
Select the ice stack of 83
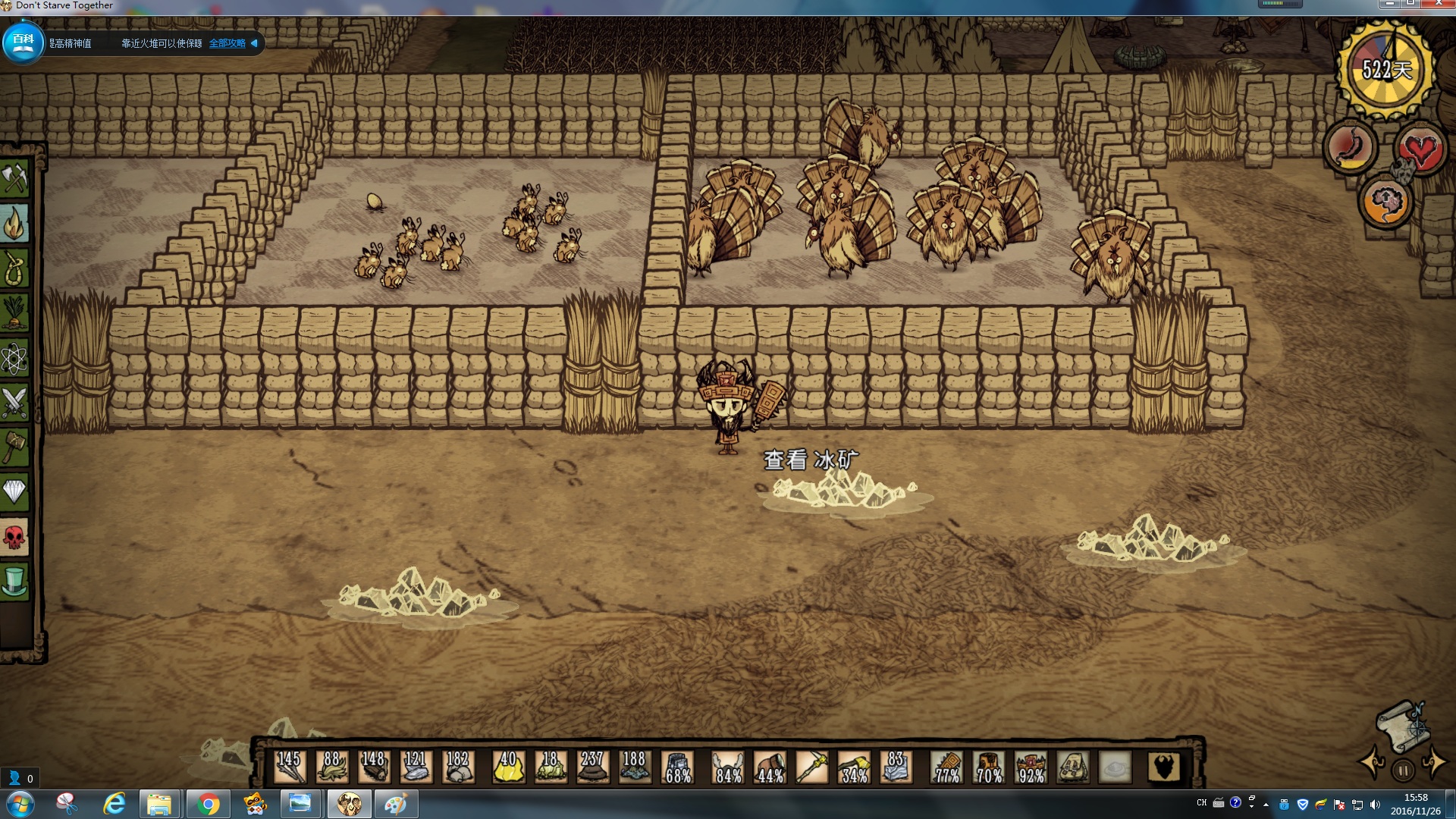tap(896, 767)
